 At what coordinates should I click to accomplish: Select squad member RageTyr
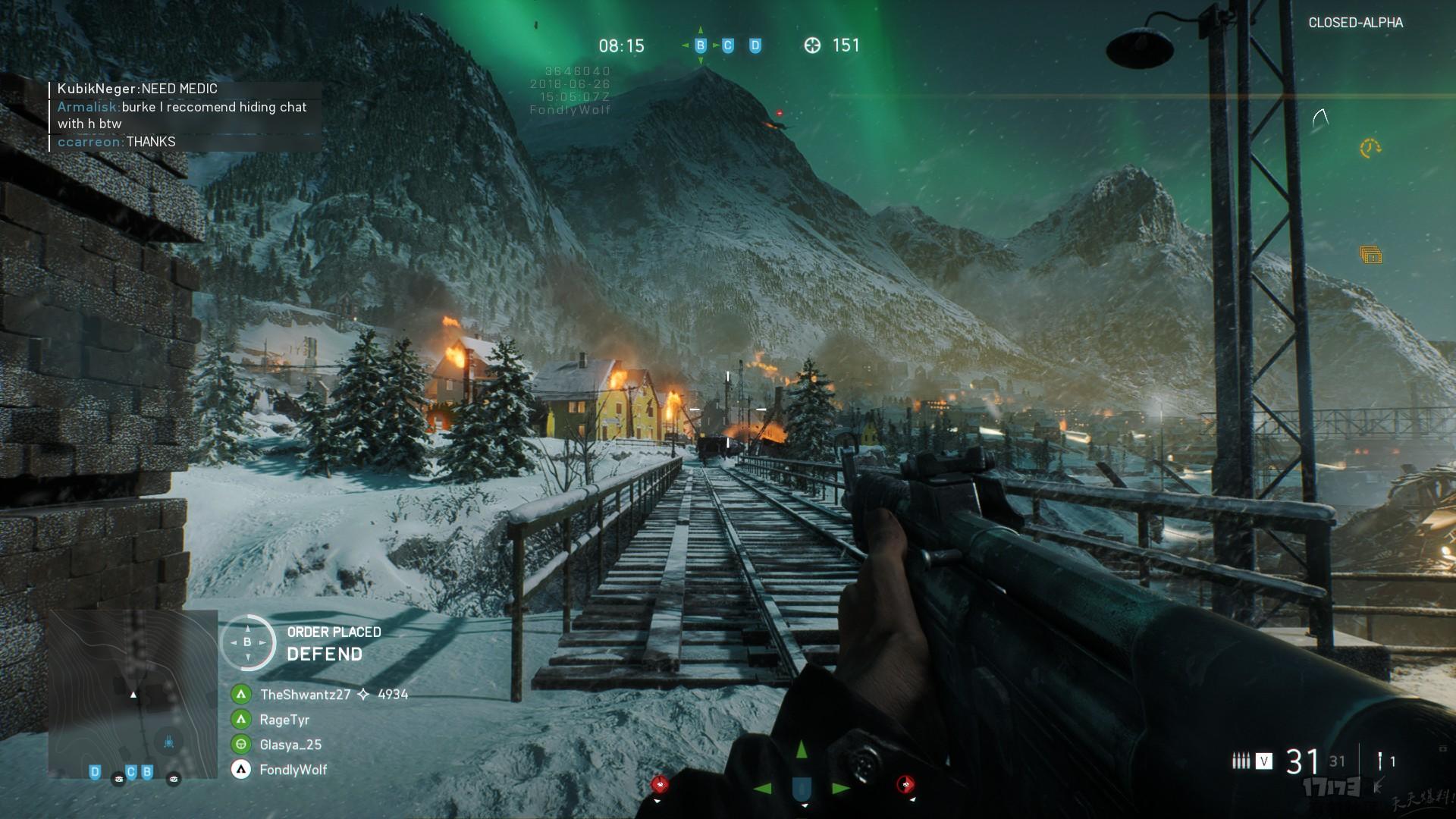pyautogui.click(x=284, y=719)
